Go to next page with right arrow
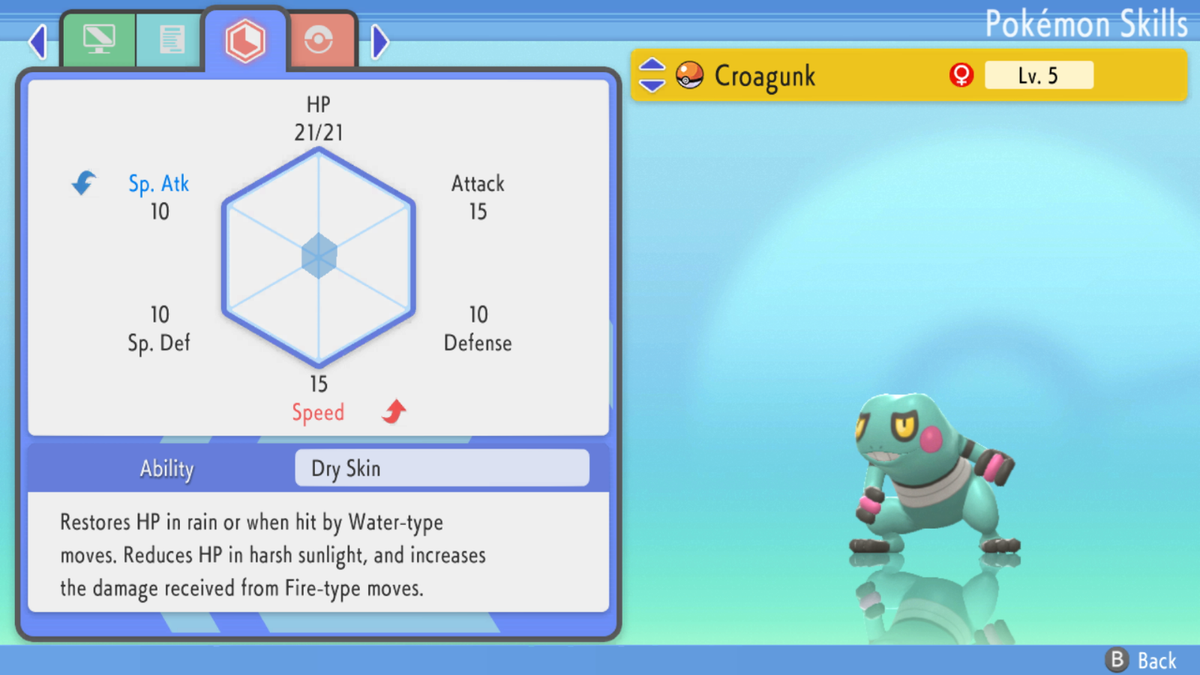 pyautogui.click(x=380, y=41)
